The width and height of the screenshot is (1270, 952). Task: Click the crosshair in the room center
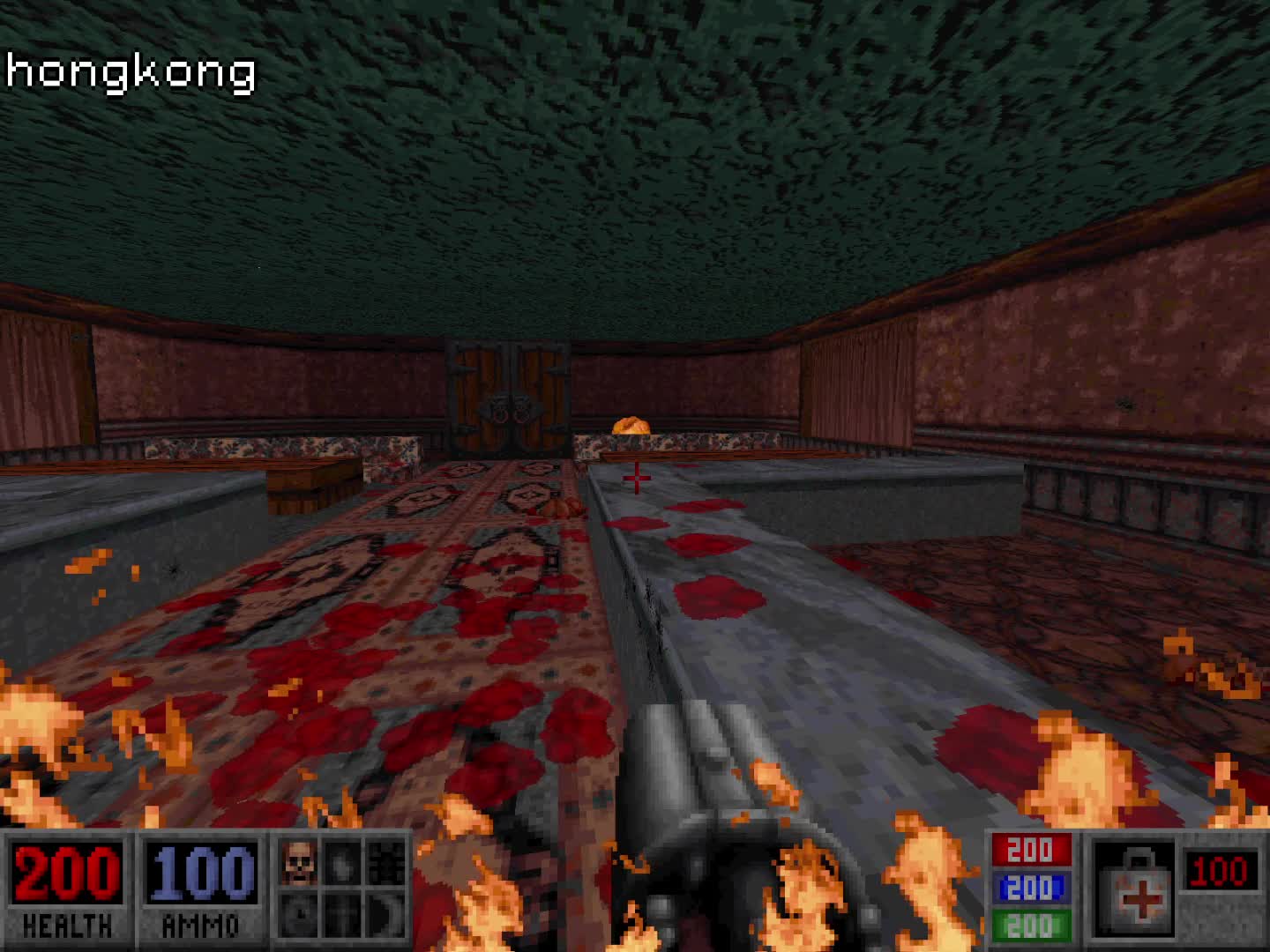point(635,476)
